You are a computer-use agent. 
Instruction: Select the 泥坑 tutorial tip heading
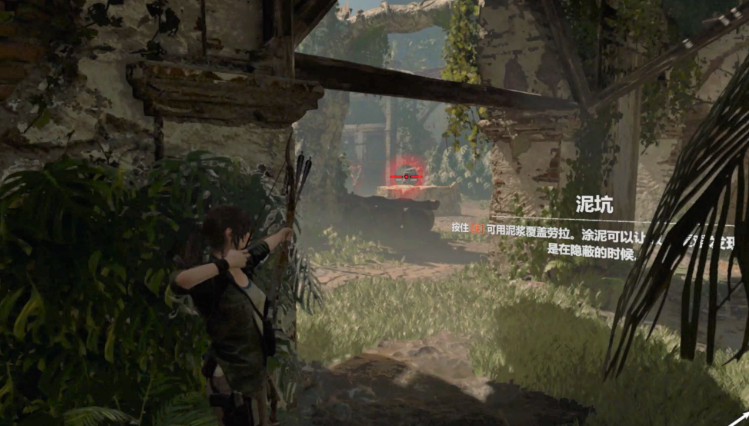[593, 206]
